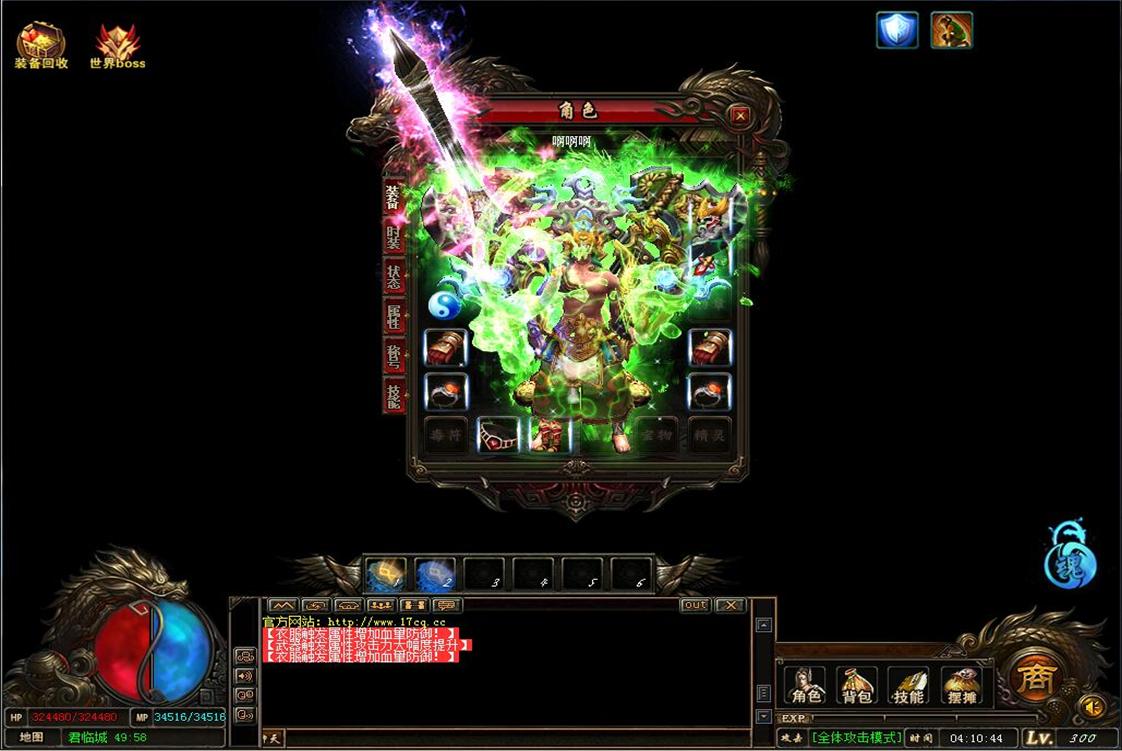Image resolution: width=1122 pixels, height=751 pixels.
Task: Open the 世界boss menu
Action: click(x=117, y=46)
